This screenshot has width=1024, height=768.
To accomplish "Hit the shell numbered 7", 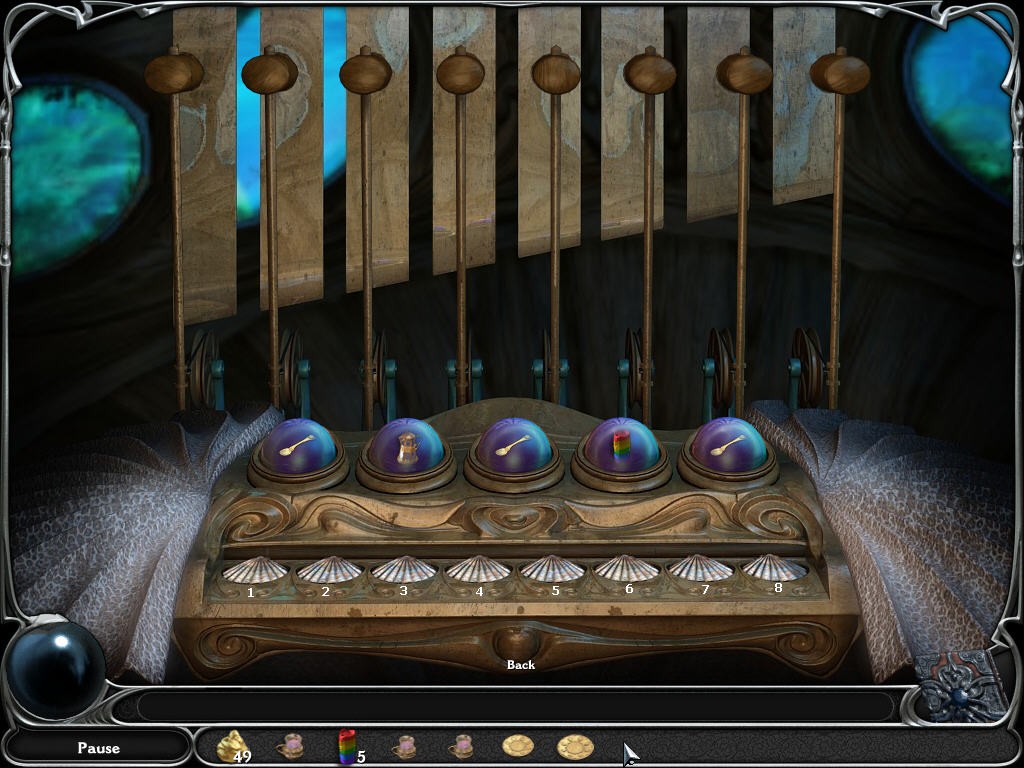I will (701, 570).
